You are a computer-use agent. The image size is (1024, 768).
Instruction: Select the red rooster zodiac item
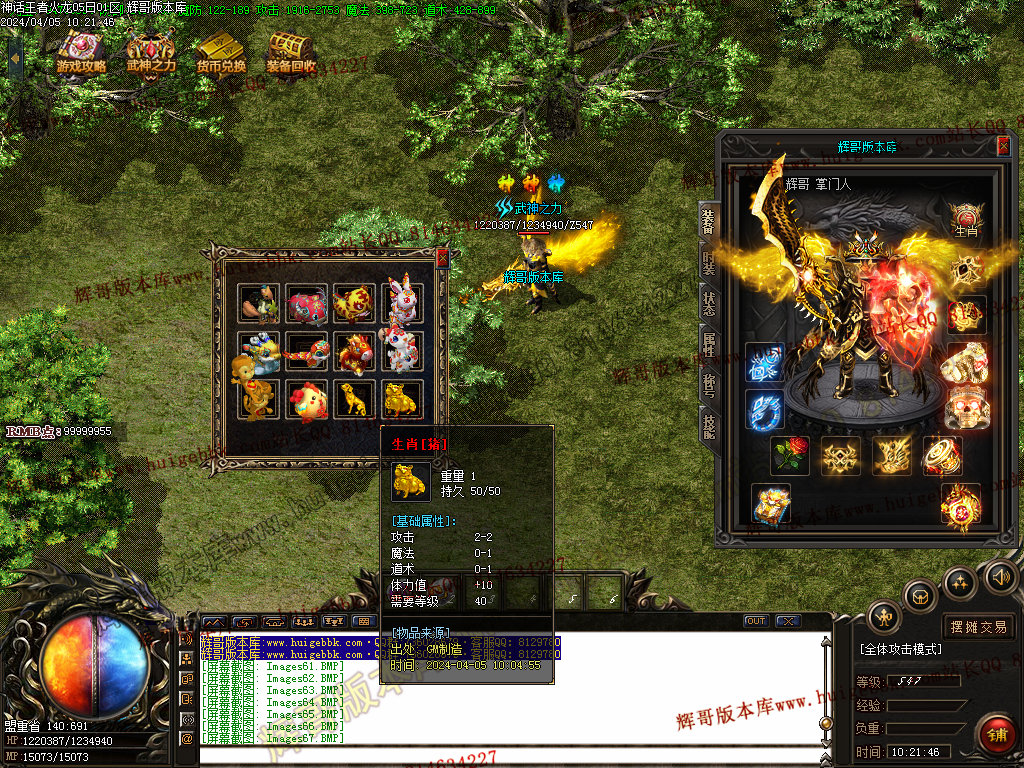pyautogui.click(x=307, y=399)
